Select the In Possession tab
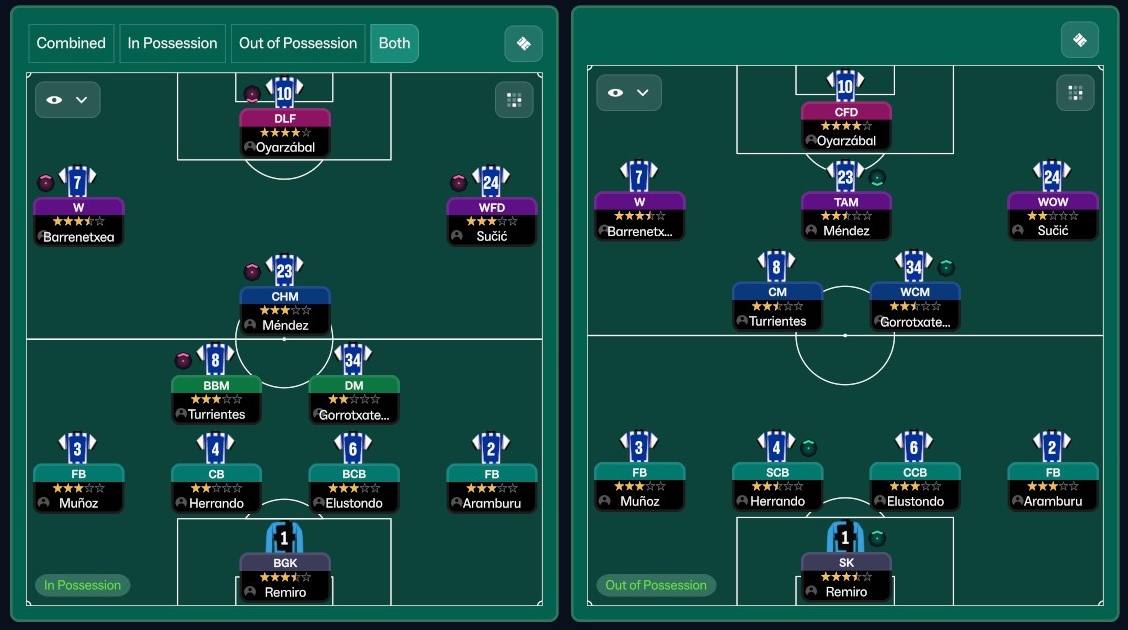1128x630 pixels. coord(172,43)
